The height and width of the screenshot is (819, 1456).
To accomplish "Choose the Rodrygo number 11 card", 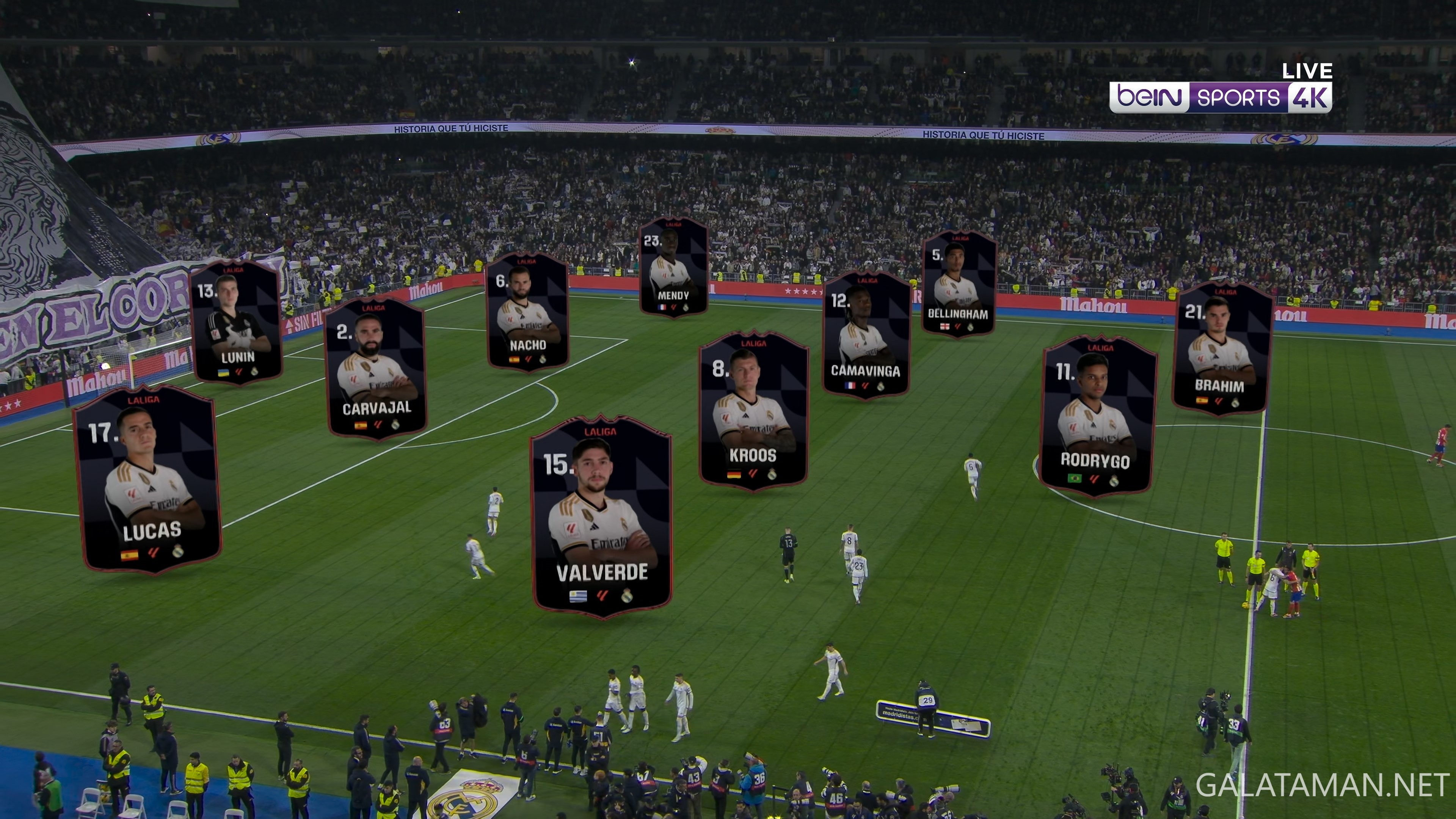I will click(x=1097, y=417).
